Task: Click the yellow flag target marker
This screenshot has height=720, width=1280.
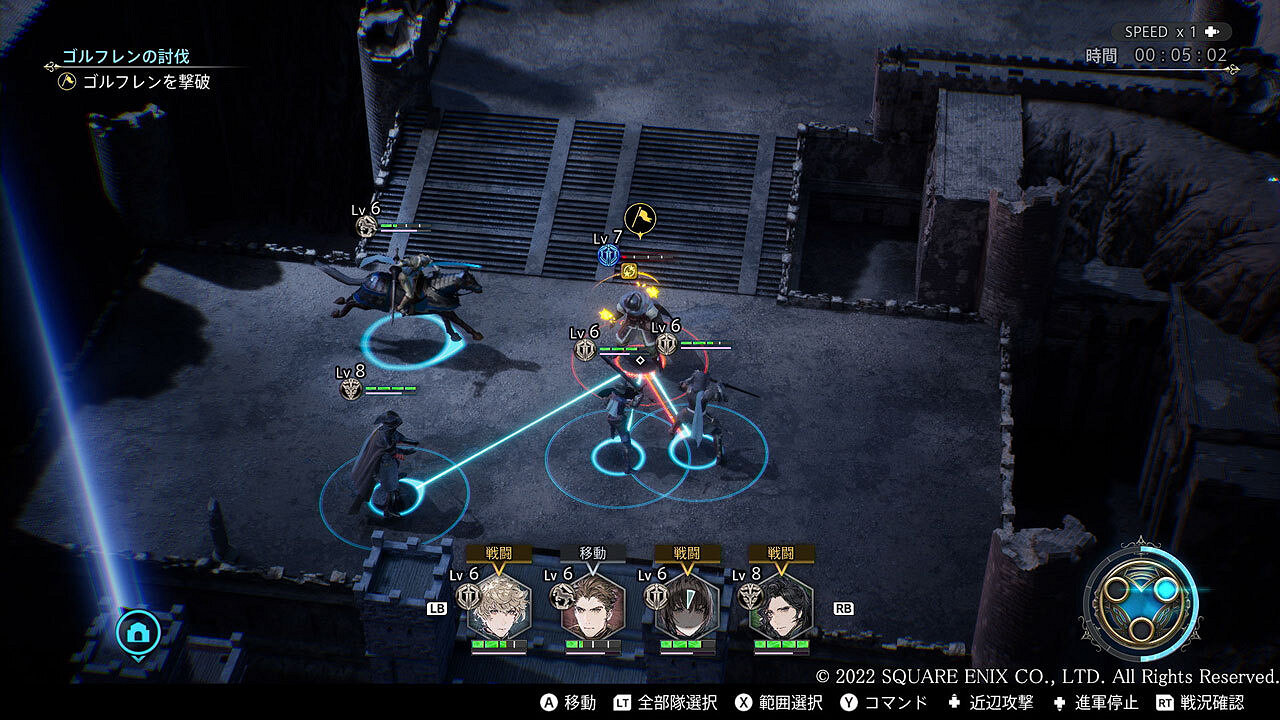Action: tap(640, 217)
